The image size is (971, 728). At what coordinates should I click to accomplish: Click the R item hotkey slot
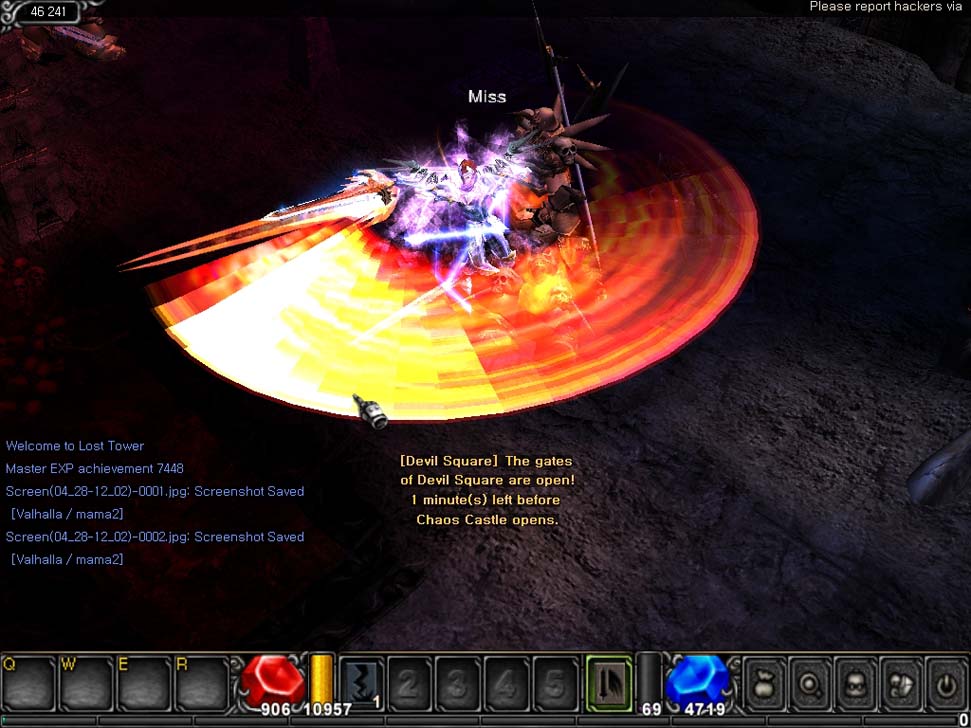pyautogui.click(x=202, y=684)
